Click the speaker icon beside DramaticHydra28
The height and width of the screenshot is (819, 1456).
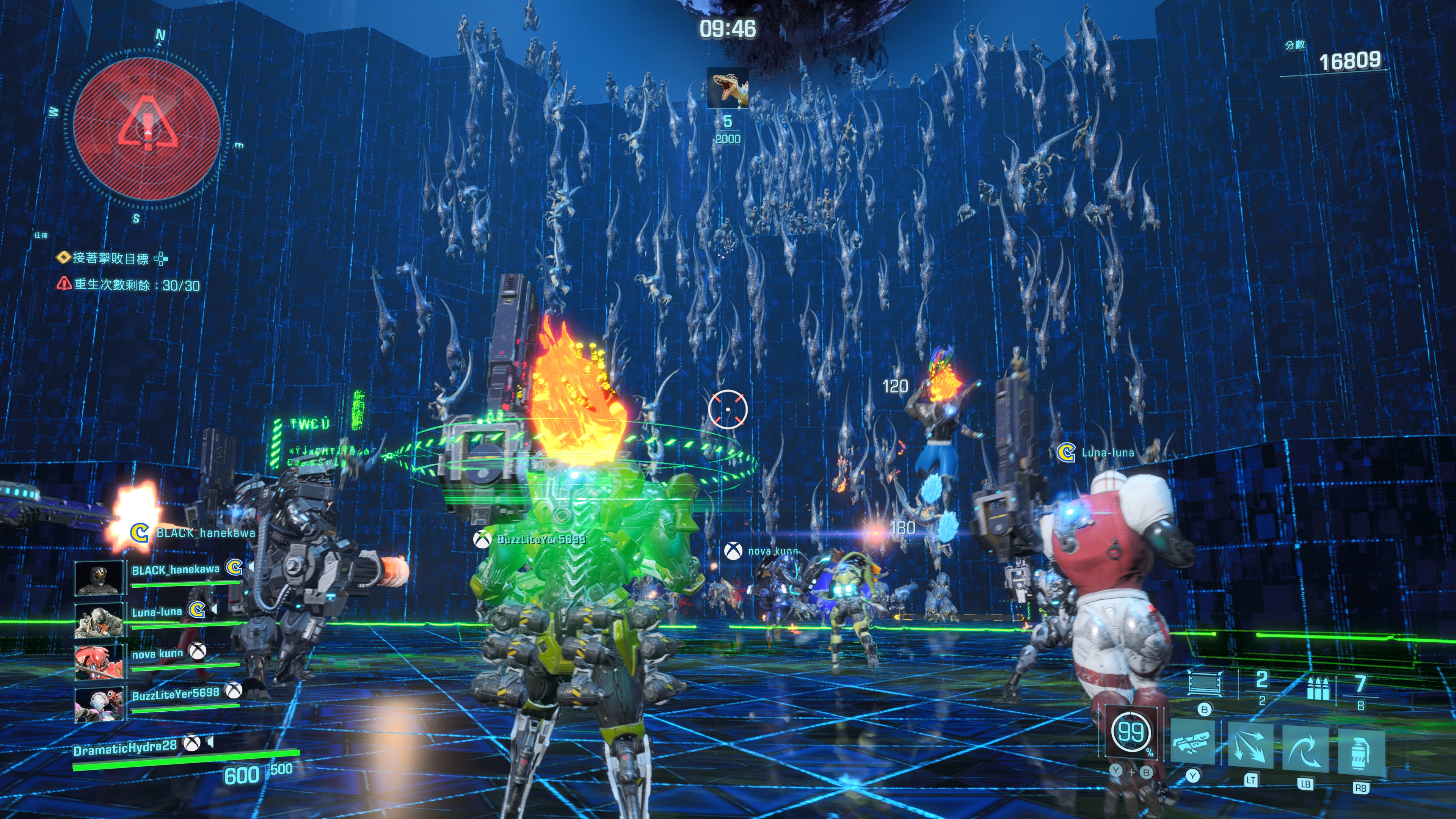coord(210,742)
